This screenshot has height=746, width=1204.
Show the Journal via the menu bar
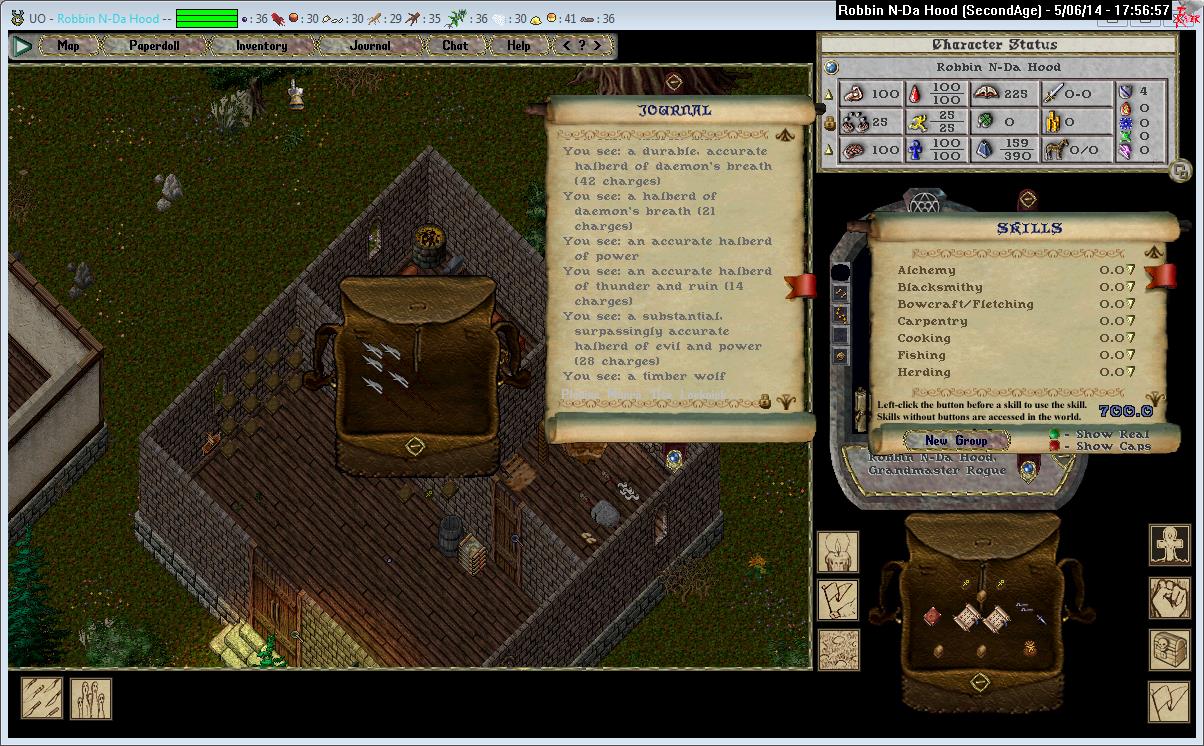pos(370,46)
